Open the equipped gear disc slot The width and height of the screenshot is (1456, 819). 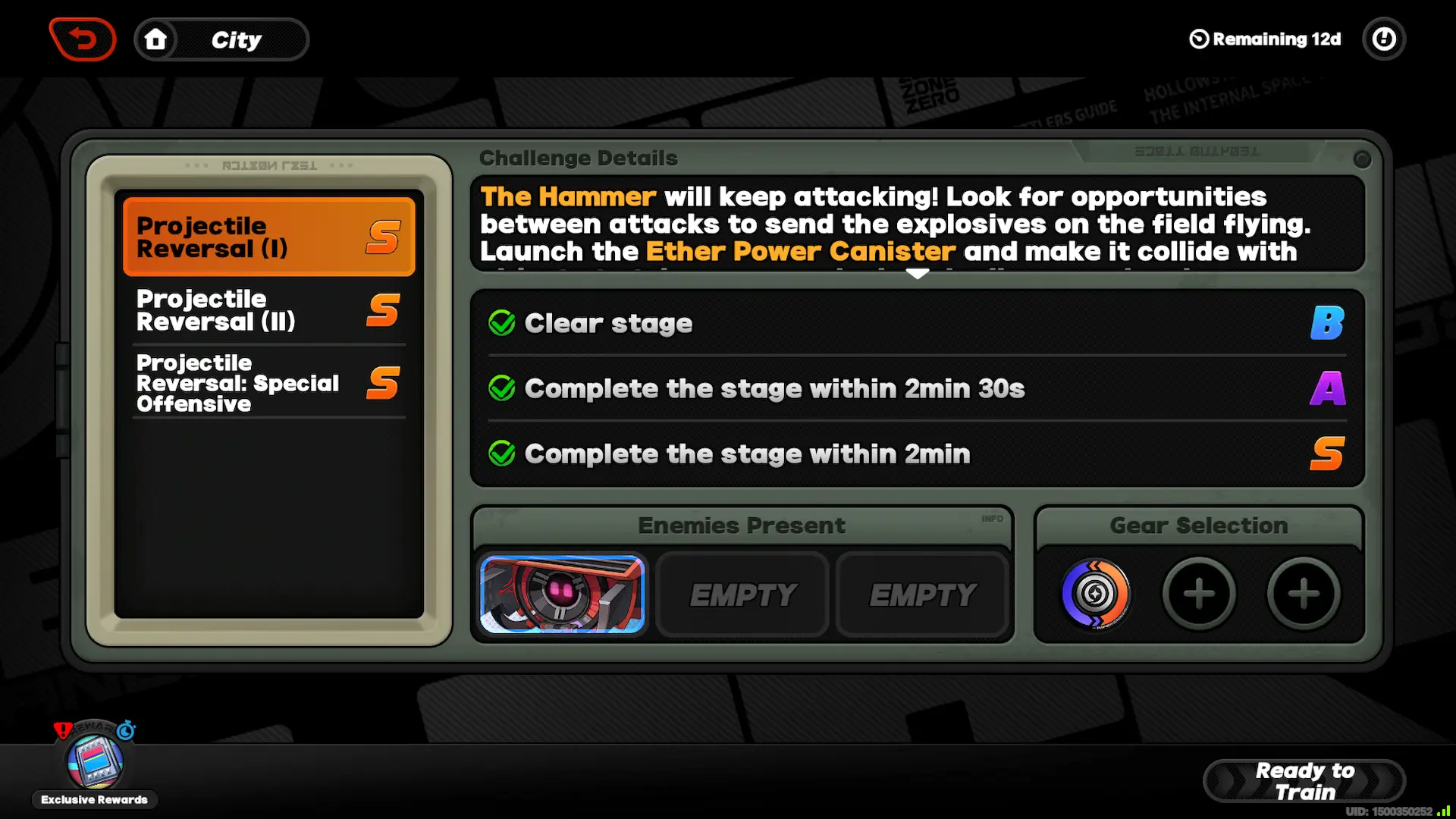[1095, 595]
